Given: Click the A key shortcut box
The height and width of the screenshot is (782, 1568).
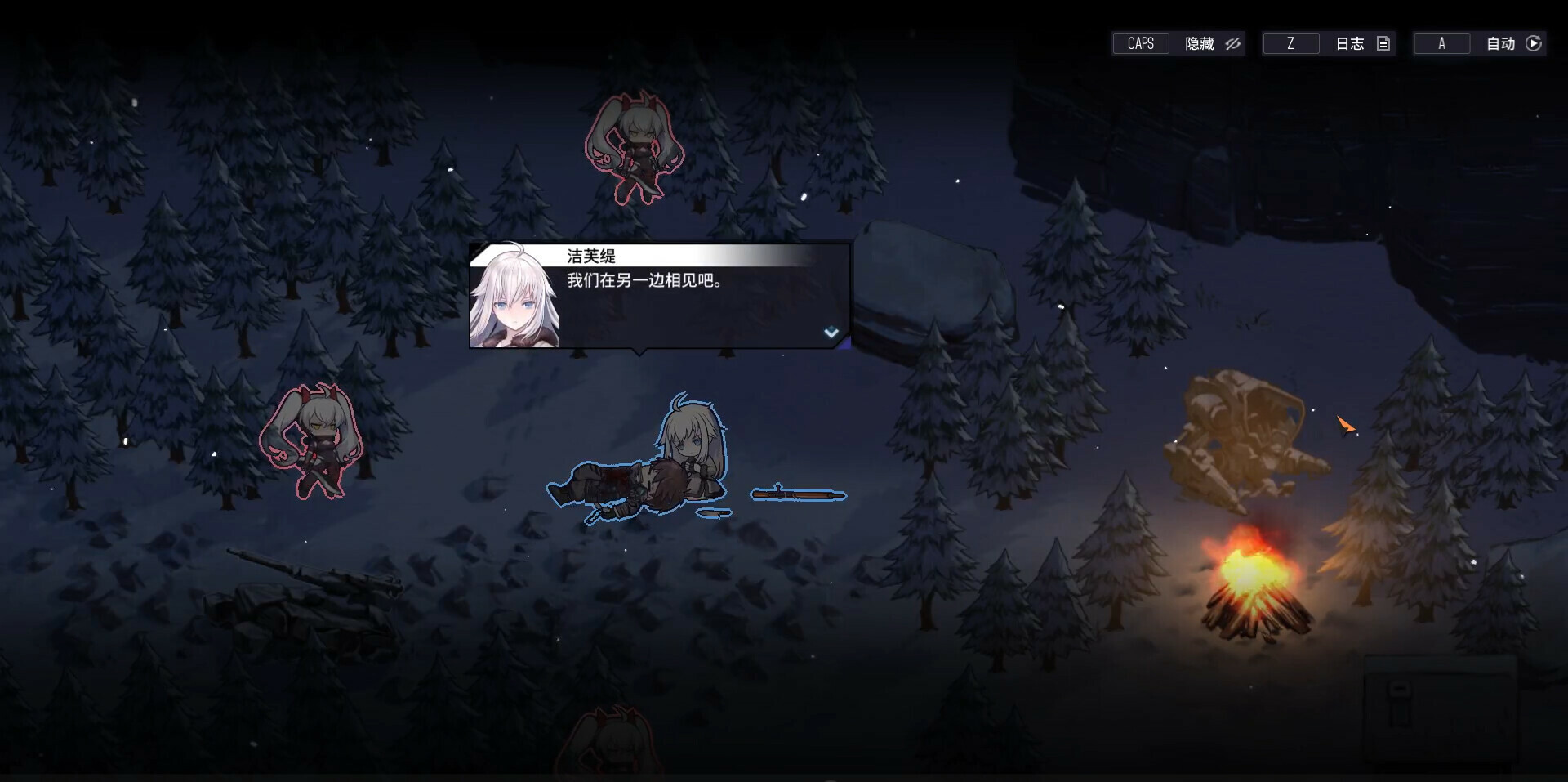Looking at the screenshot, I should (1441, 43).
